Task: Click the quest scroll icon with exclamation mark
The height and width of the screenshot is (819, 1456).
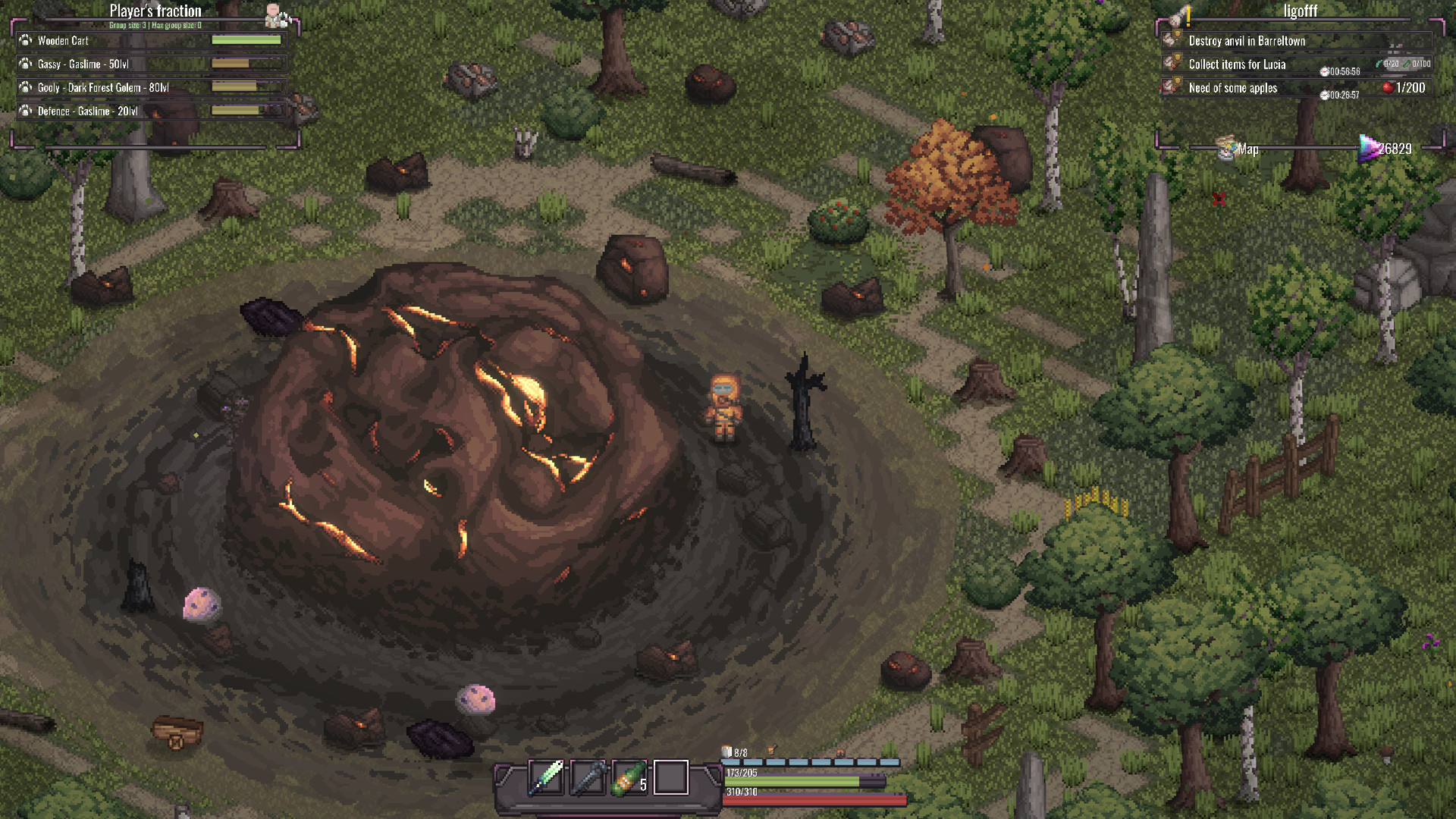Action: [1179, 16]
